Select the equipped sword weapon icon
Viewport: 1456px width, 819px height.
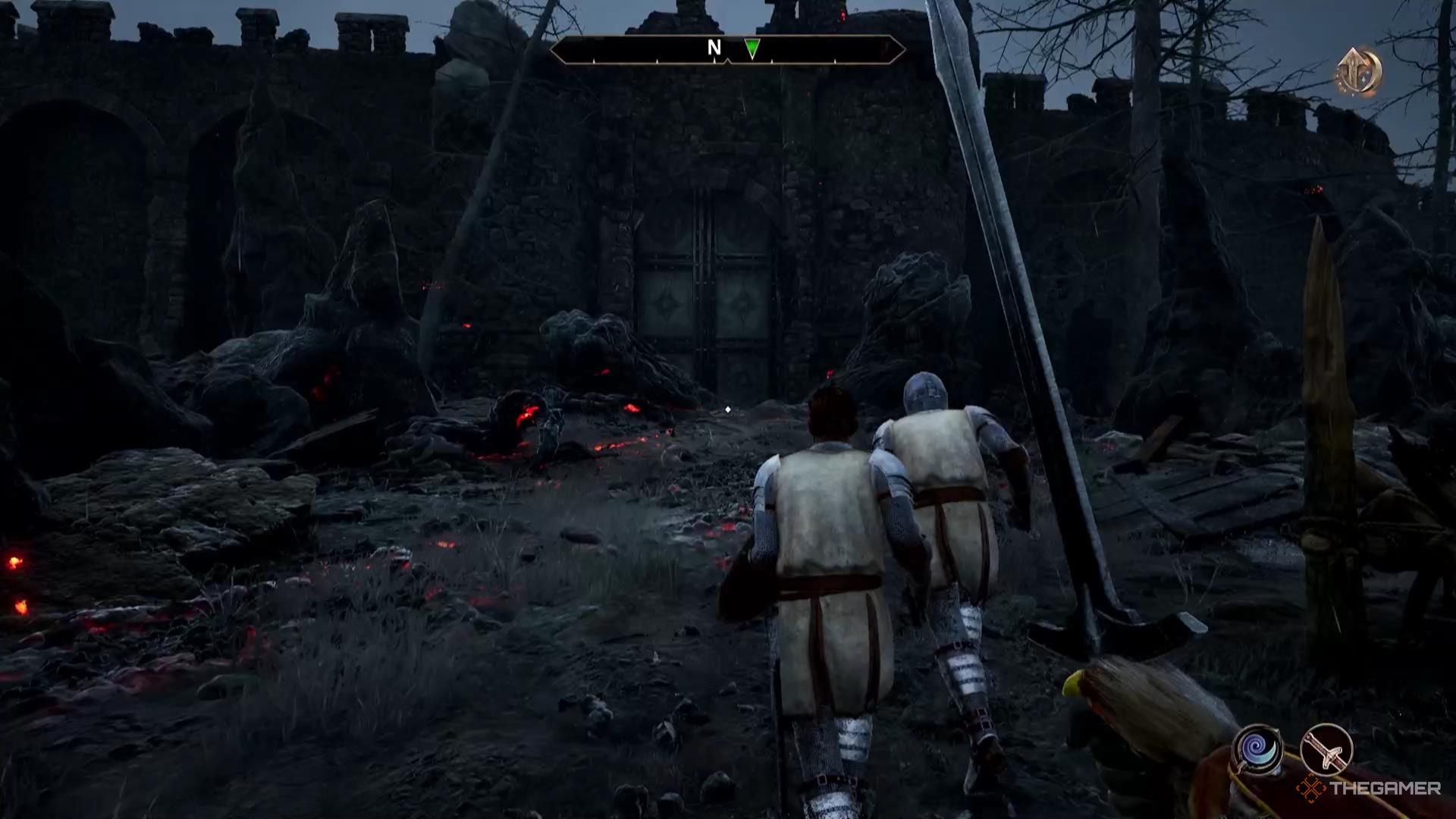1326,748
